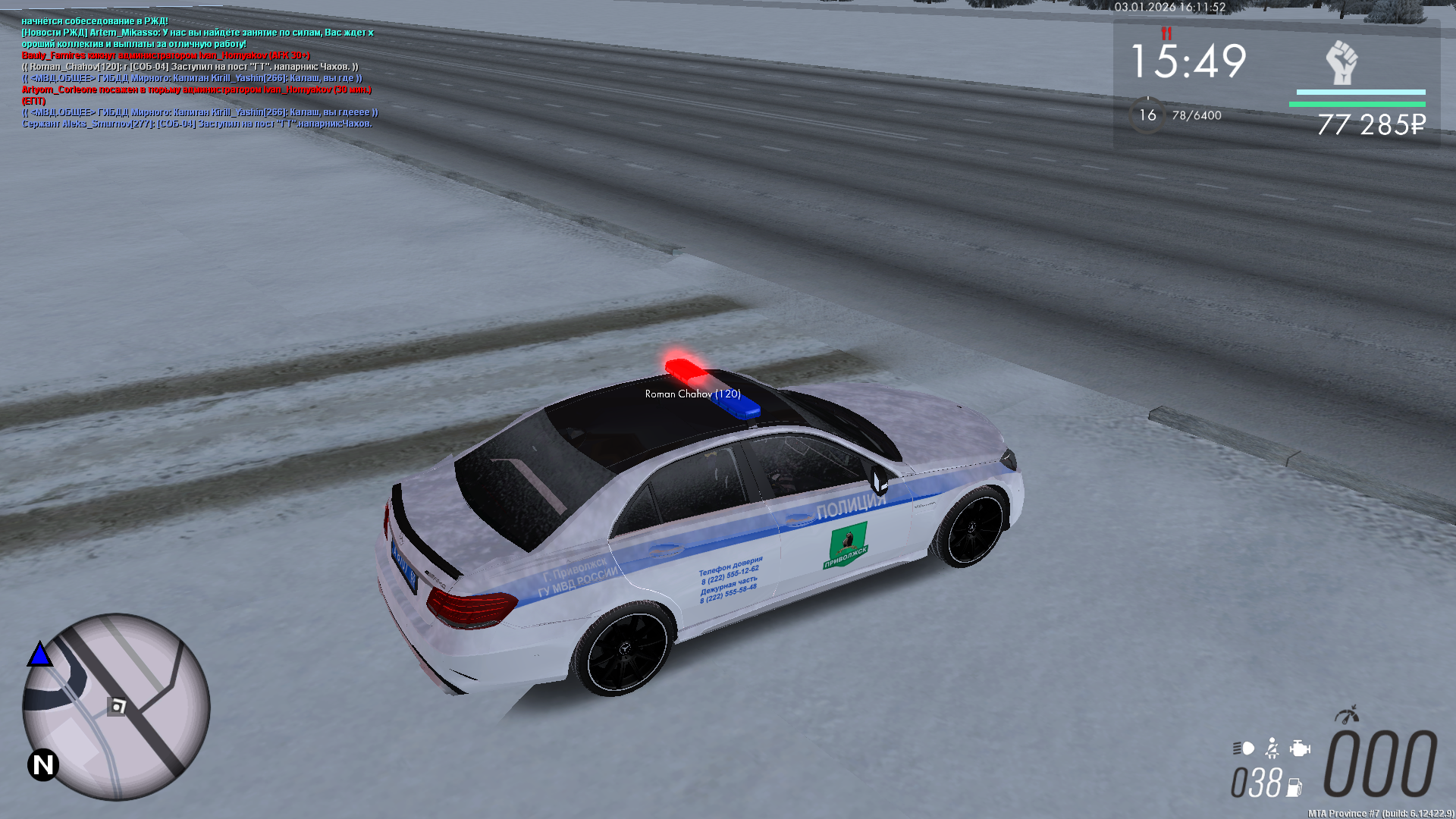Click the chat log messages area
Viewport: 1456px width, 819px height.
click(199, 73)
